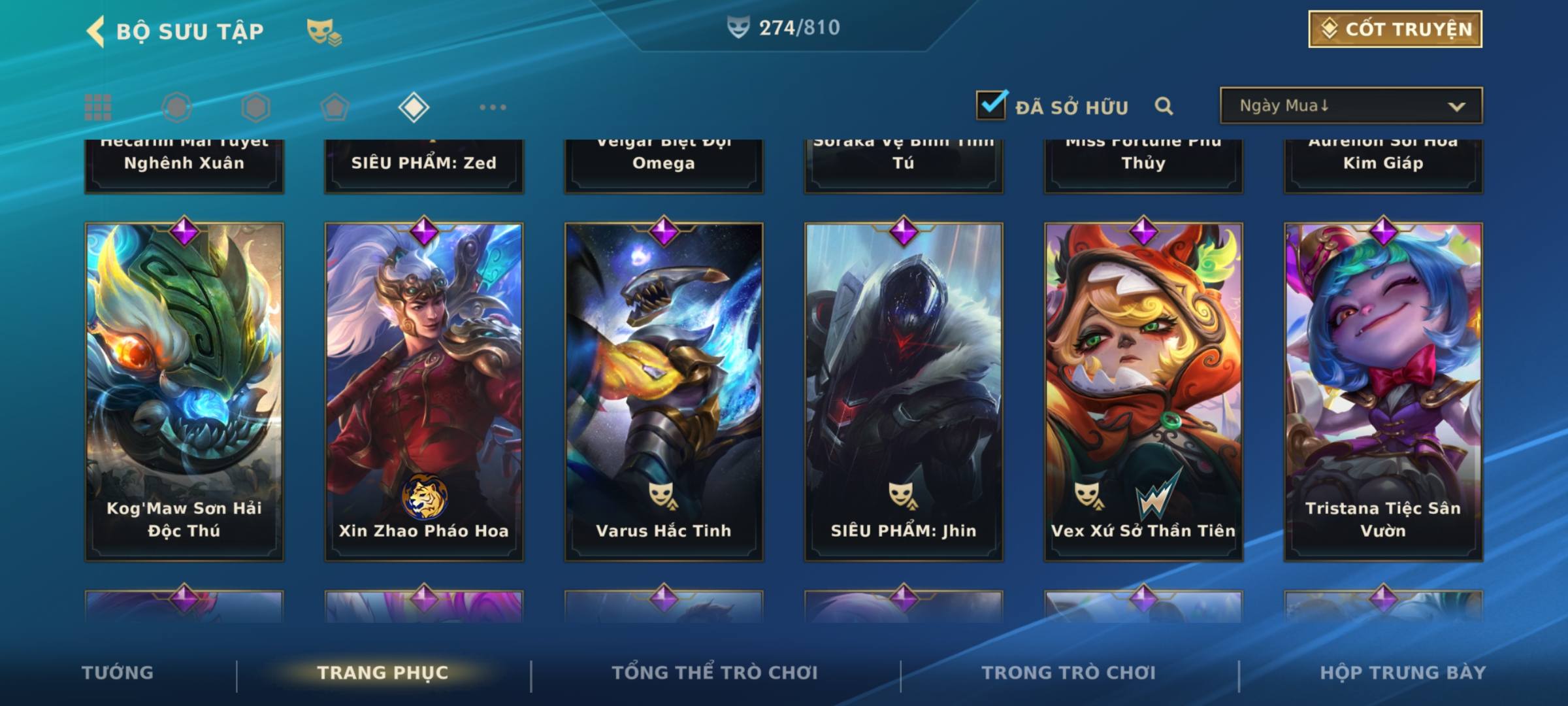Select the grid all-skins filter icon
This screenshot has width=1568, height=706.
(x=98, y=107)
